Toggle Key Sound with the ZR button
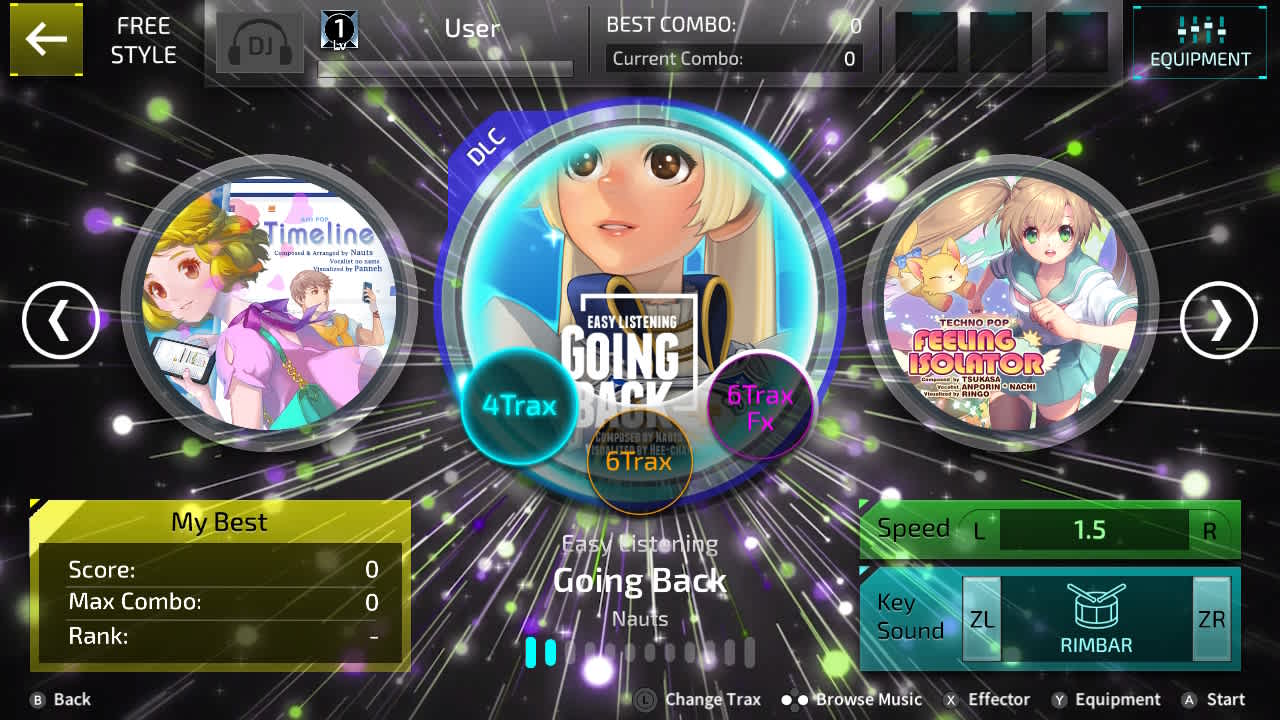The width and height of the screenshot is (1280, 720). pos(1211,619)
